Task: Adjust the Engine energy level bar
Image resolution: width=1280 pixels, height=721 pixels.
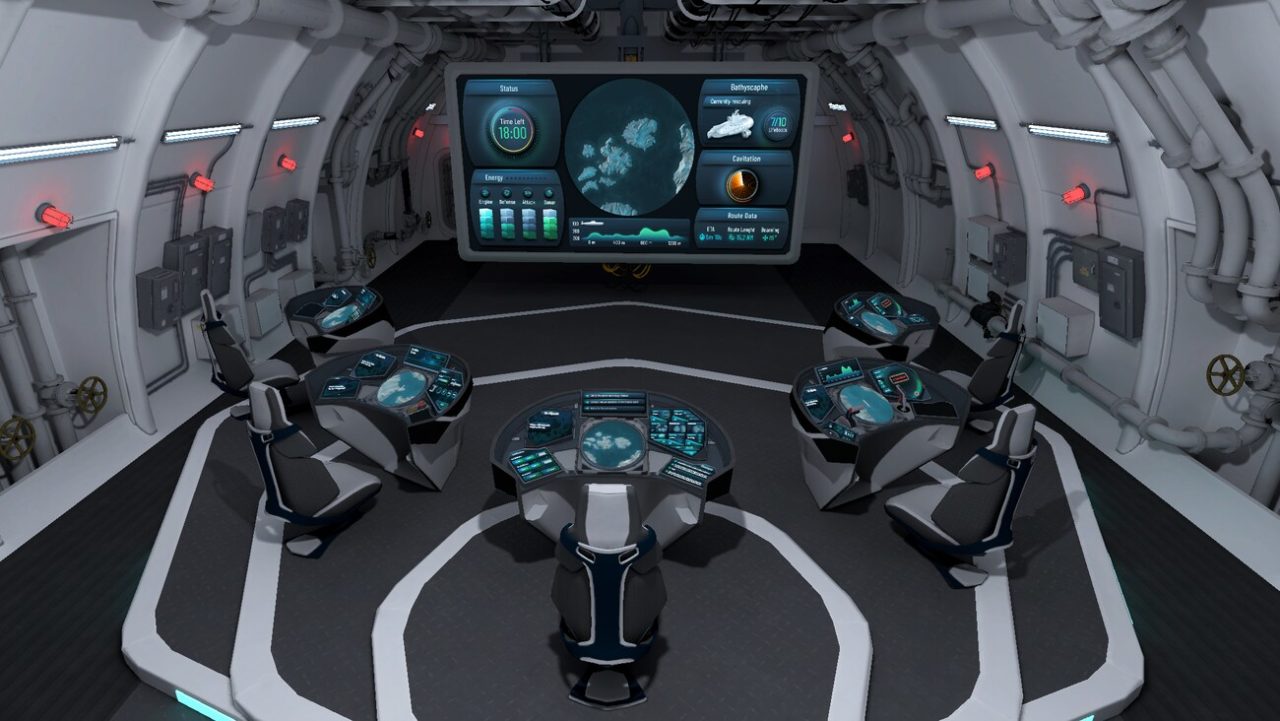Action: coord(486,225)
